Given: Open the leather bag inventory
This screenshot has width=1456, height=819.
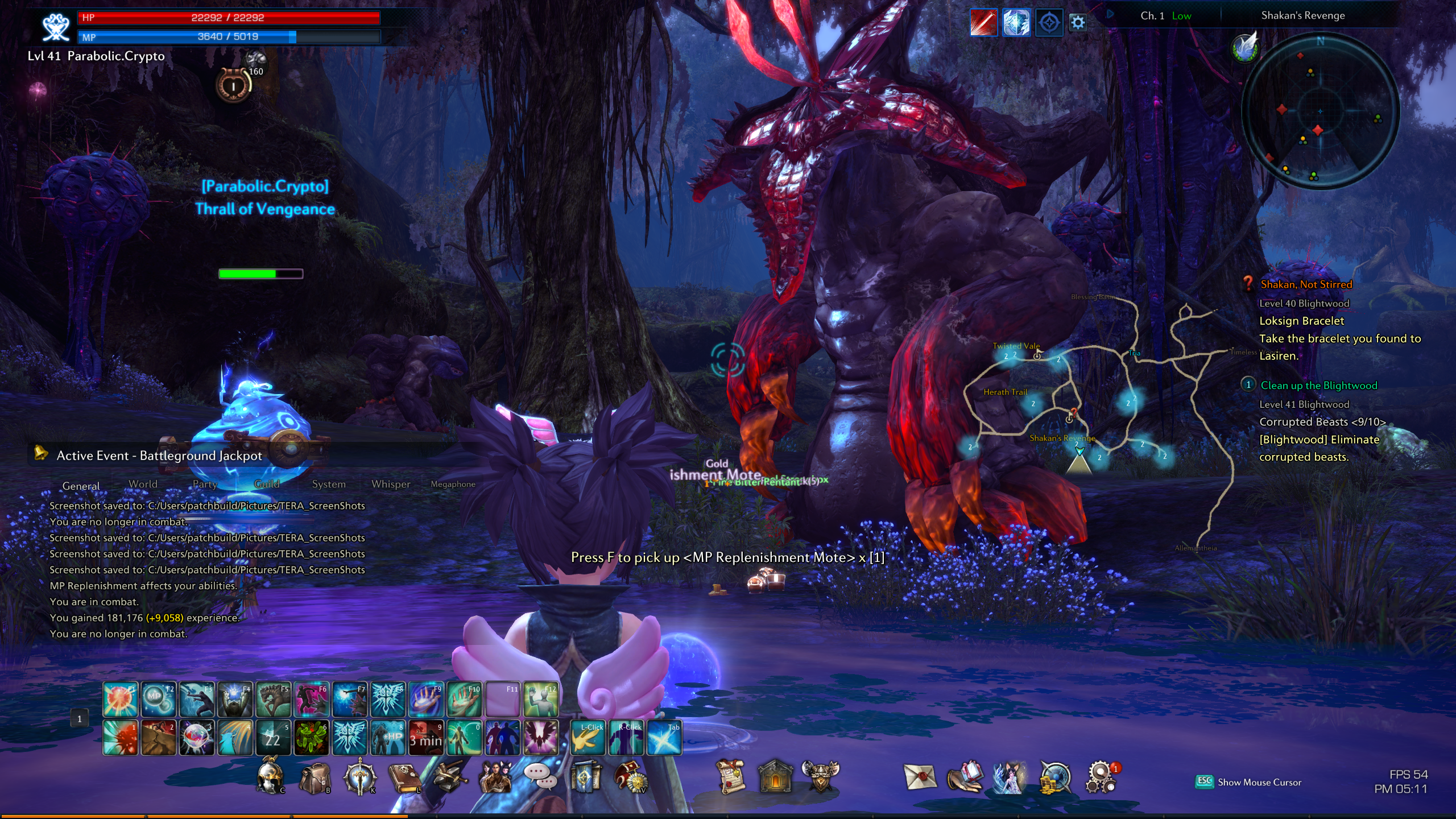Looking at the screenshot, I should click(315, 777).
